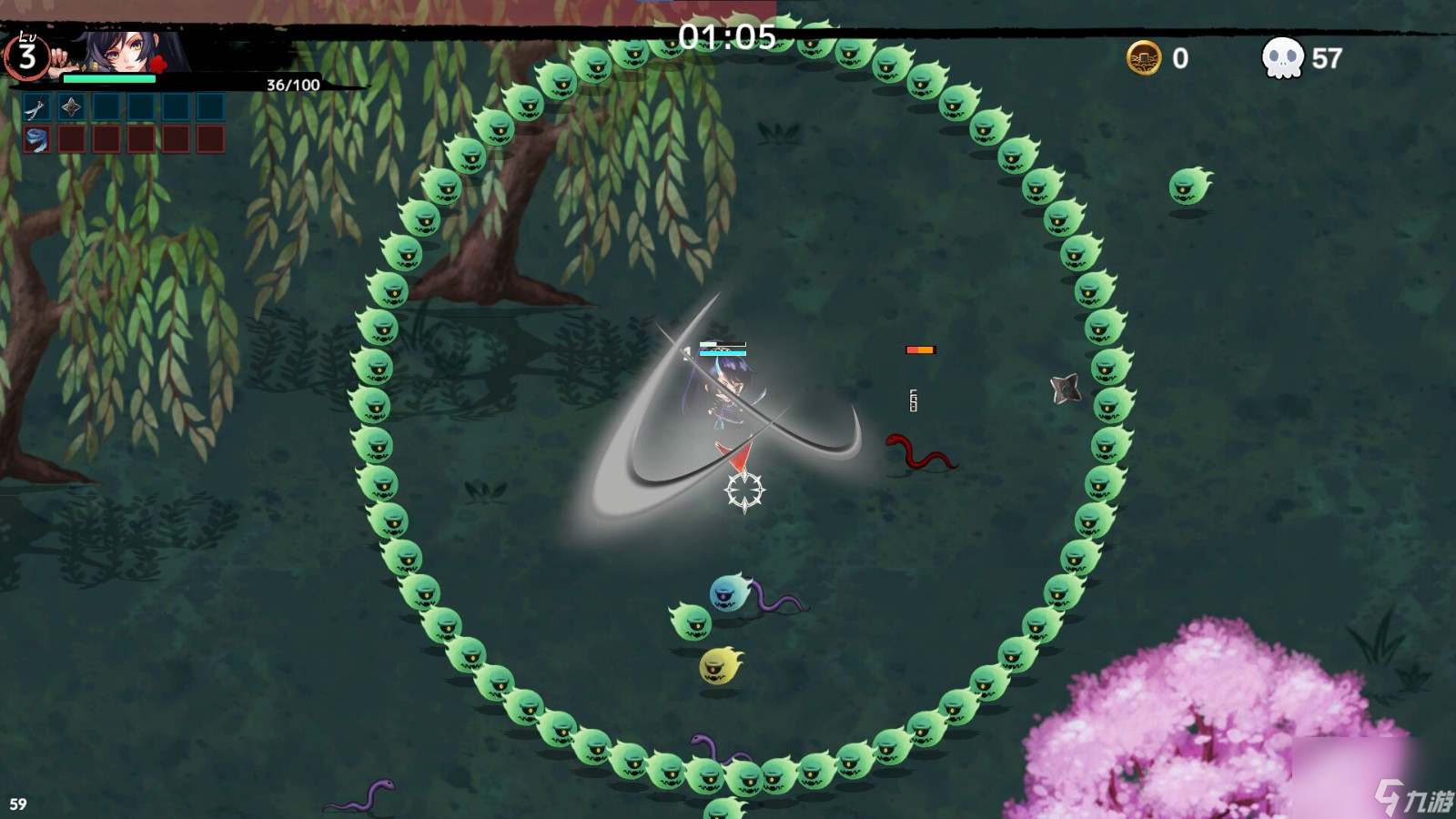Image resolution: width=1456 pixels, height=819 pixels.
Task: Select the kunai weapon icon slot
Action: coord(36,106)
